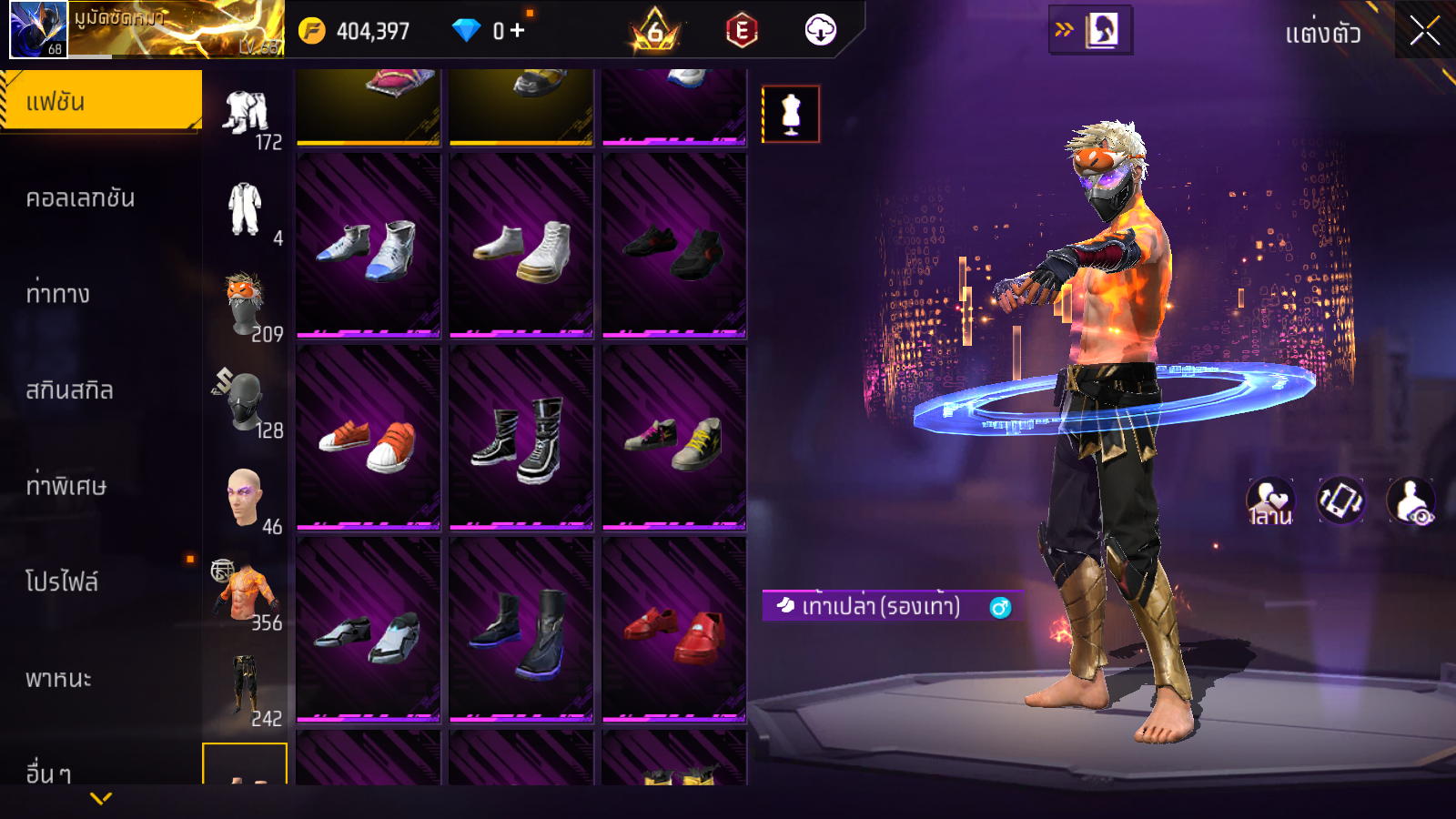Open the head category with 209 items
The width and height of the screenshot is (1456, 819).
(x=246, y=307)
